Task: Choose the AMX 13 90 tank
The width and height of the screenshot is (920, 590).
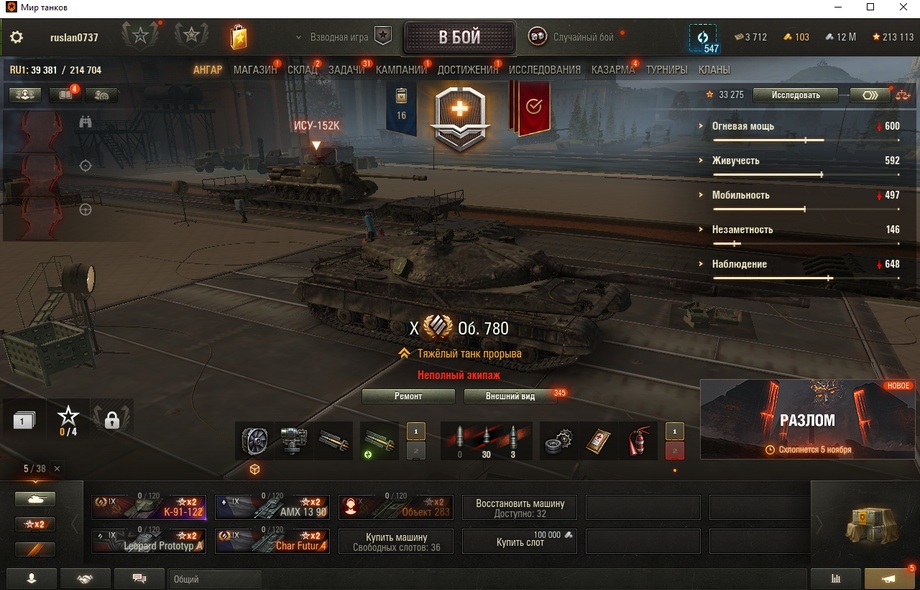Action: [x=272, y=507]
